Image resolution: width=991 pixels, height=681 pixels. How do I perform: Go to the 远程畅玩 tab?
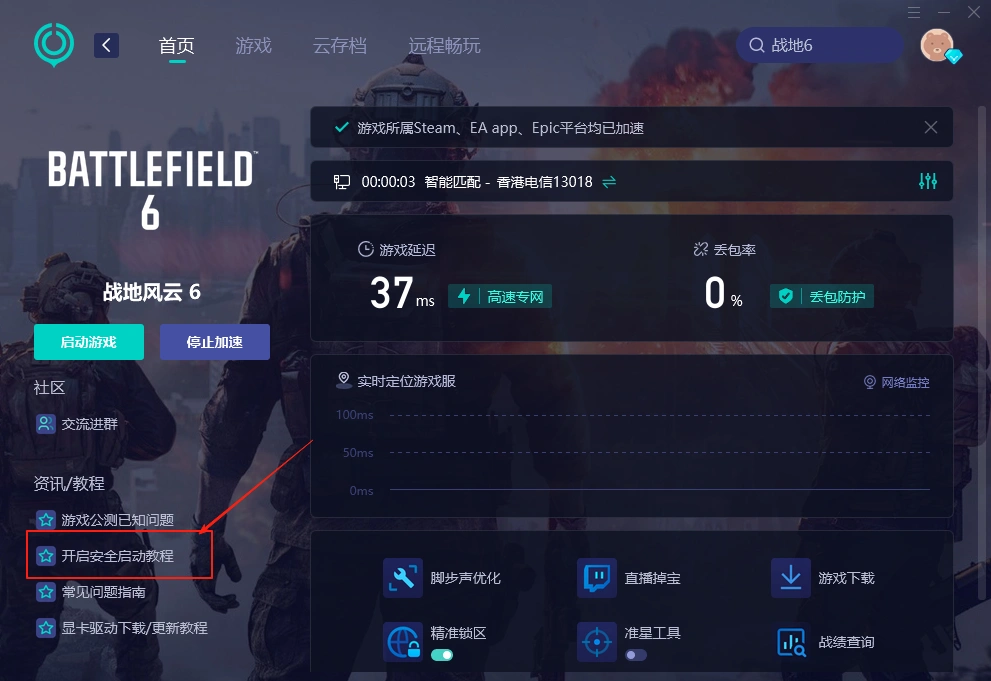pyautogui.click(x=444, y=46)
